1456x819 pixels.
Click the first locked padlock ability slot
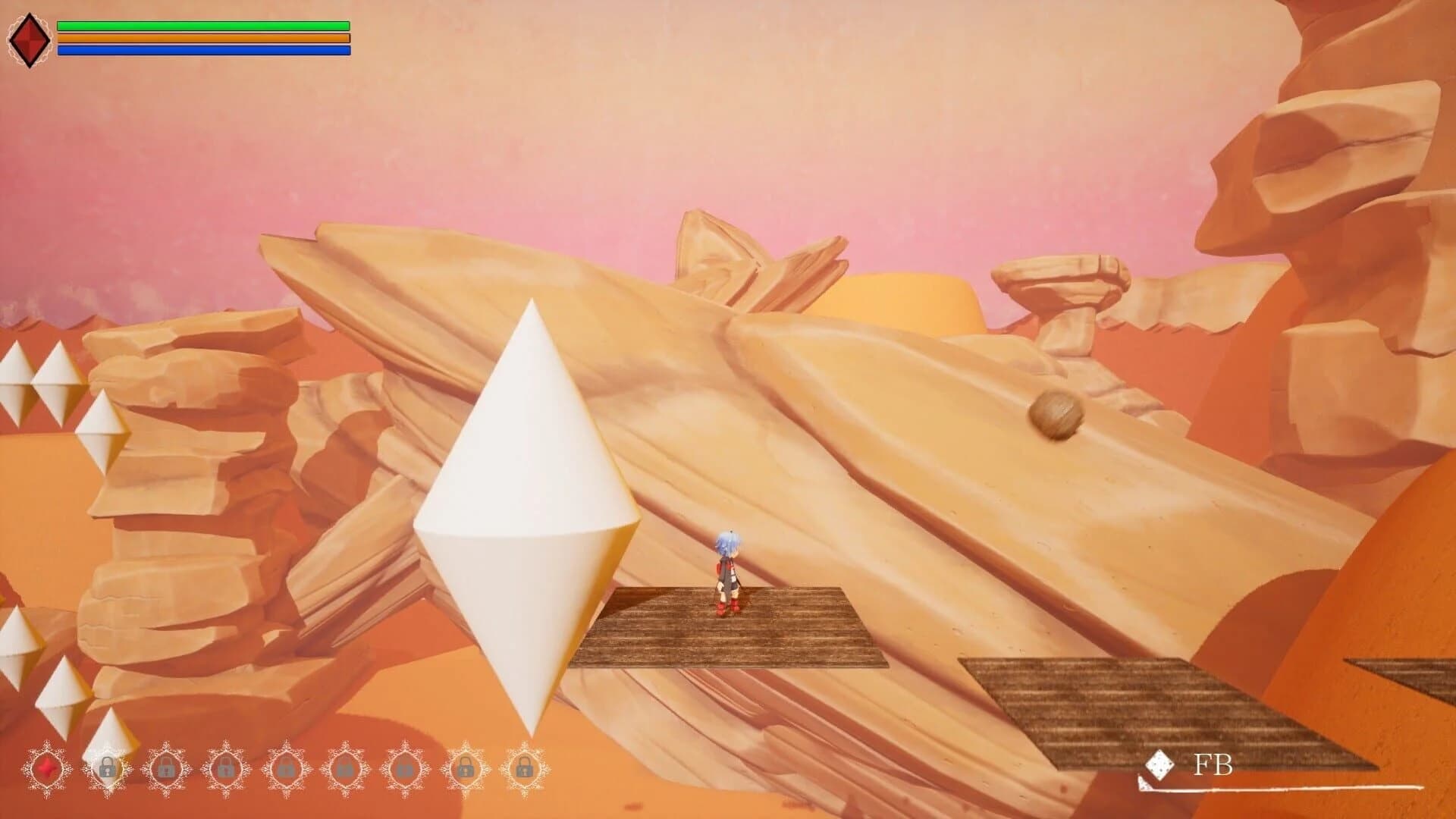[108, 767]
